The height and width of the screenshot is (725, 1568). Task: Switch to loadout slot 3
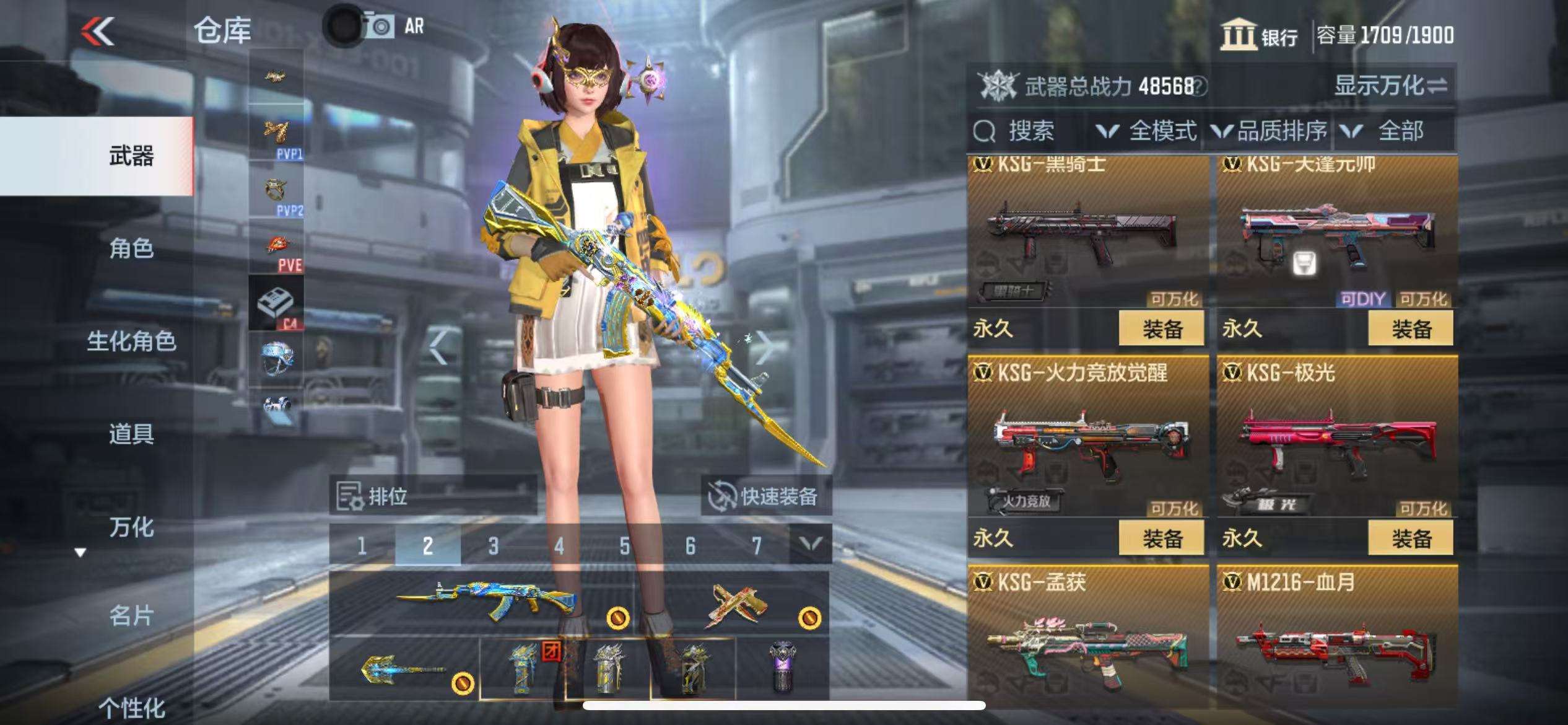[493, 546]
